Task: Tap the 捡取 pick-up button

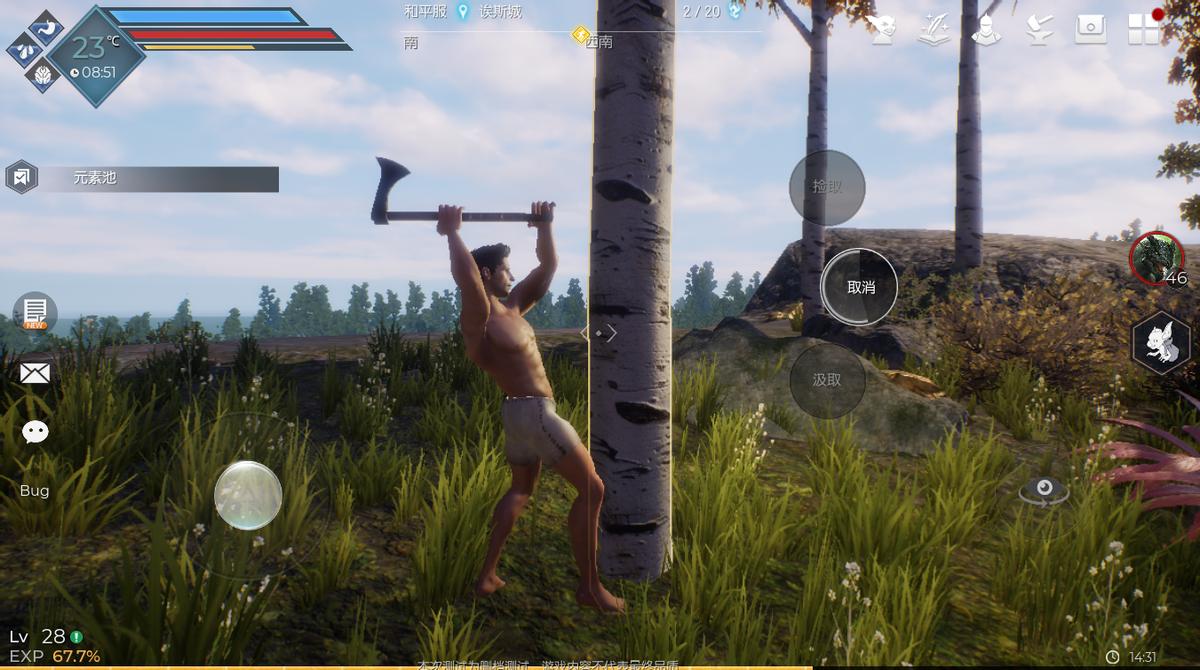Action: [827, 187]
